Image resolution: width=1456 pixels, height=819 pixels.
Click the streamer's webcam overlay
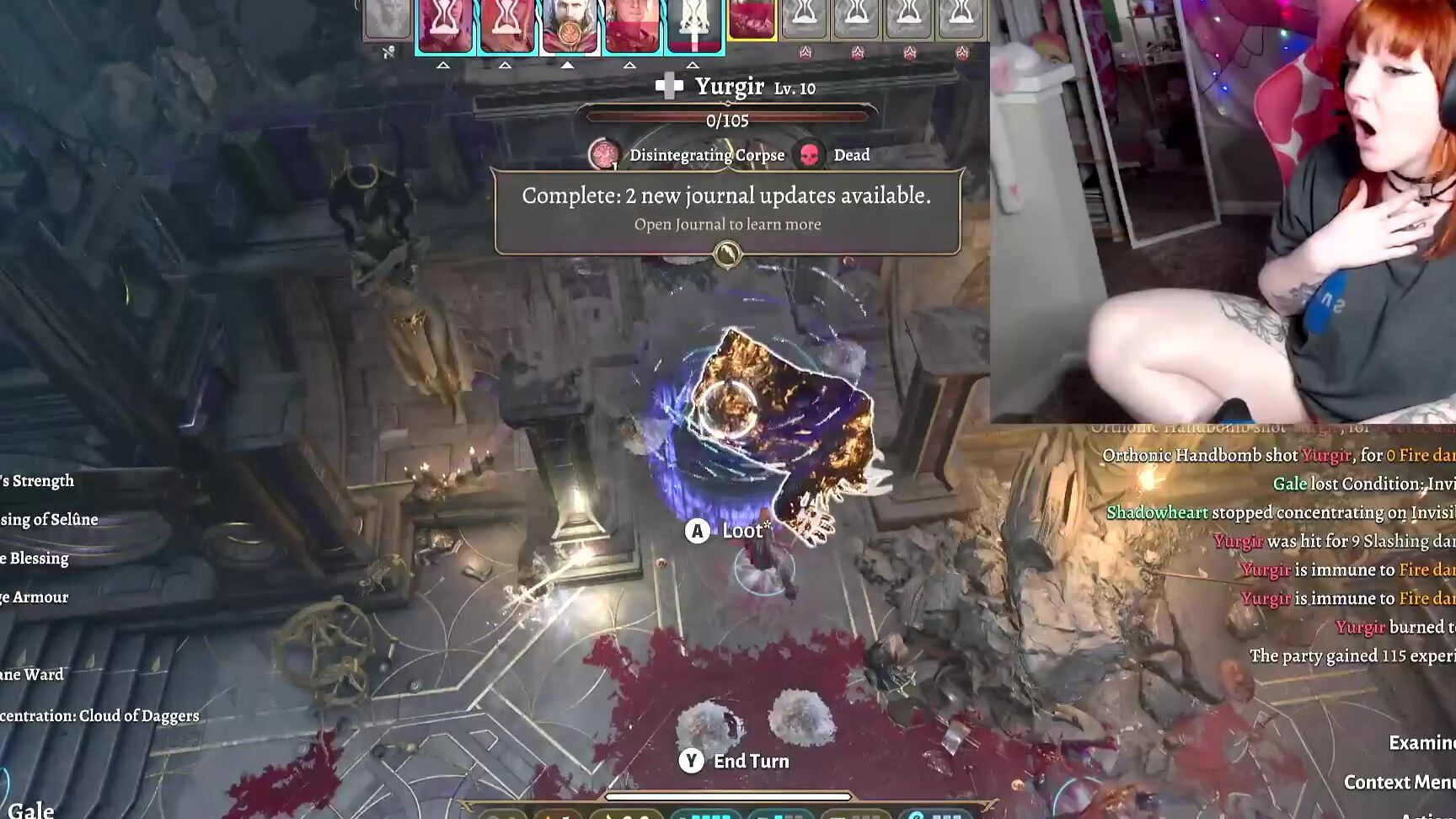coord(1222,211)
